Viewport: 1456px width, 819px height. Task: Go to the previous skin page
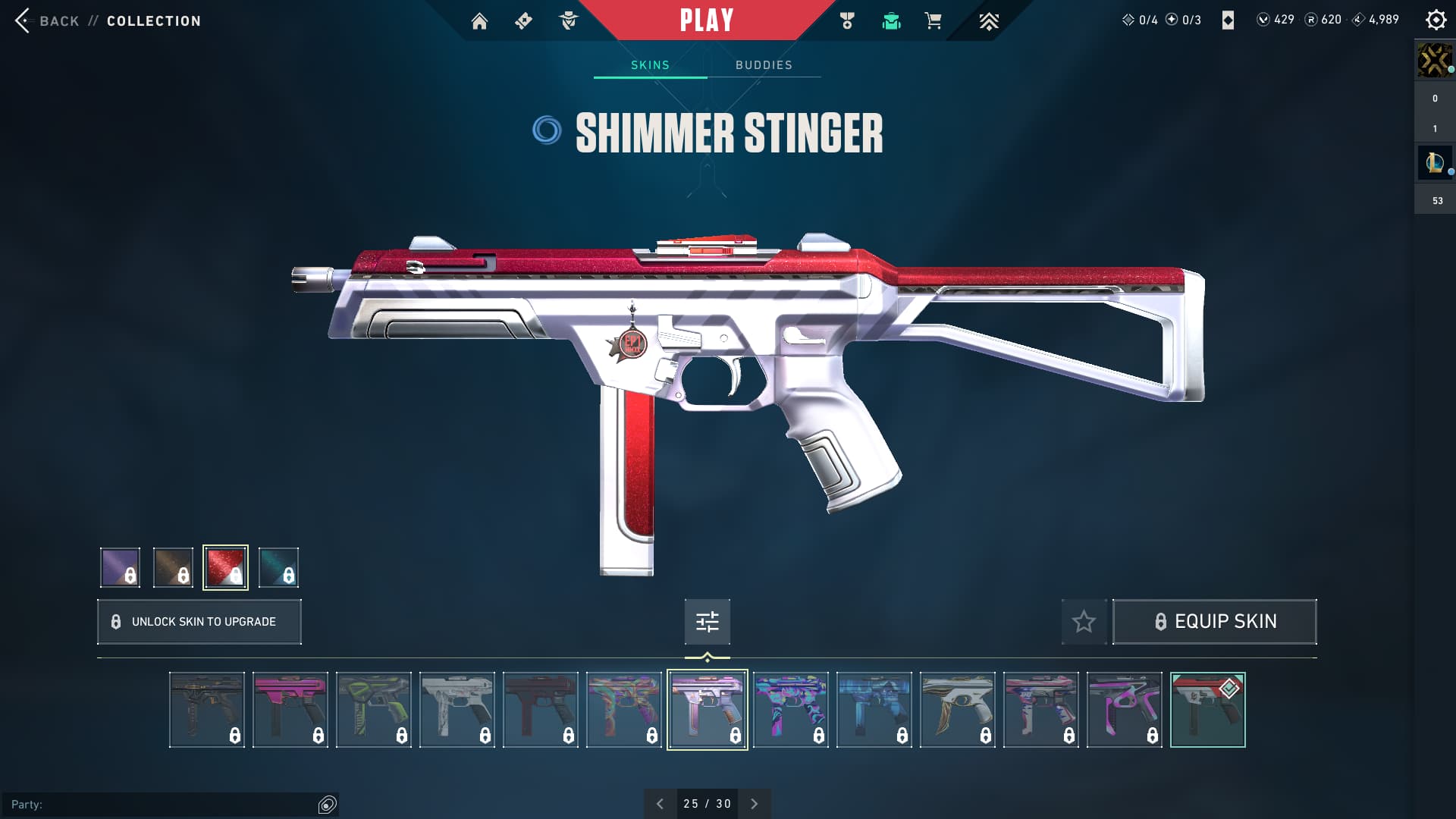660,804
